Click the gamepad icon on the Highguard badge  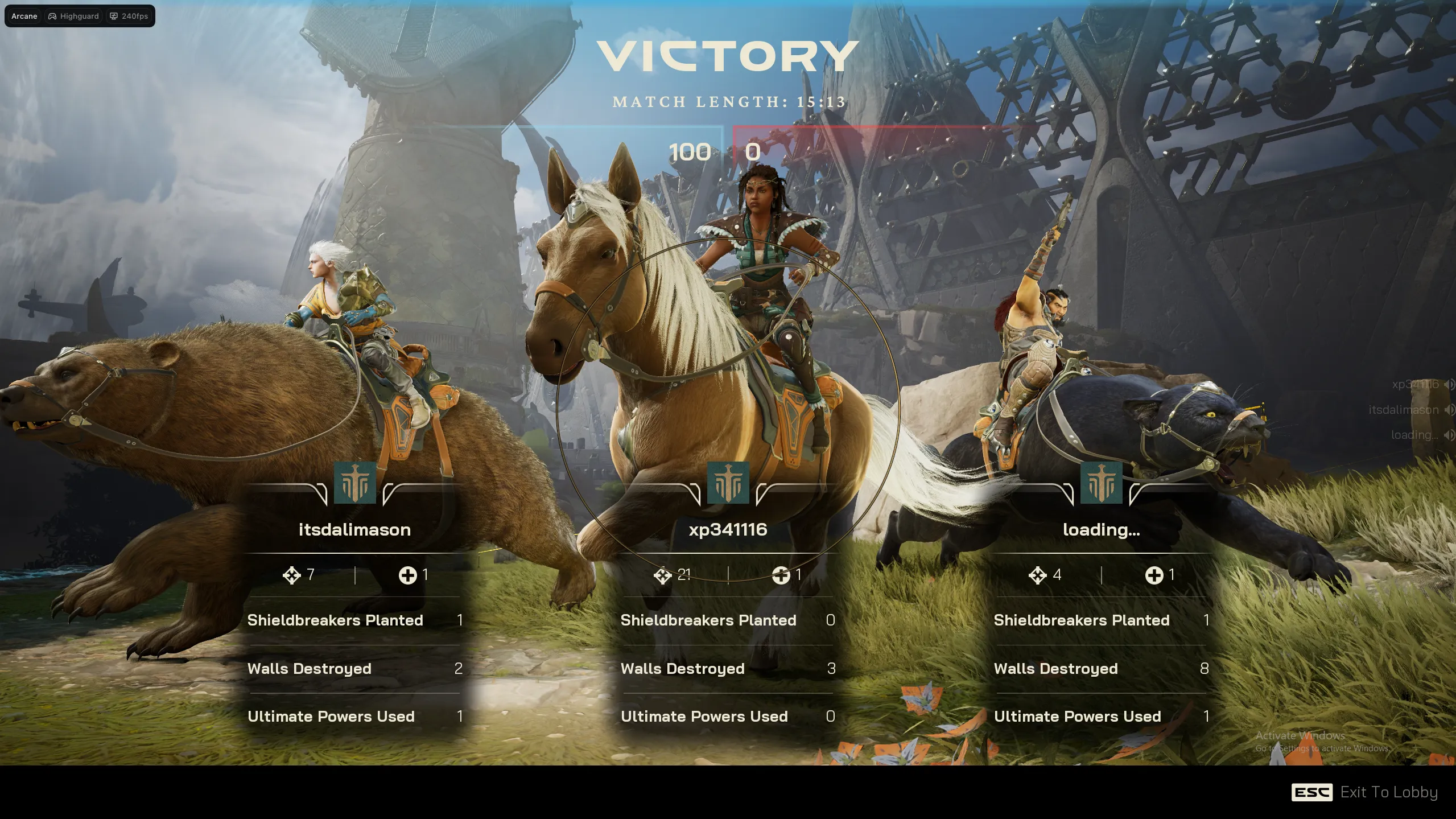52,16
